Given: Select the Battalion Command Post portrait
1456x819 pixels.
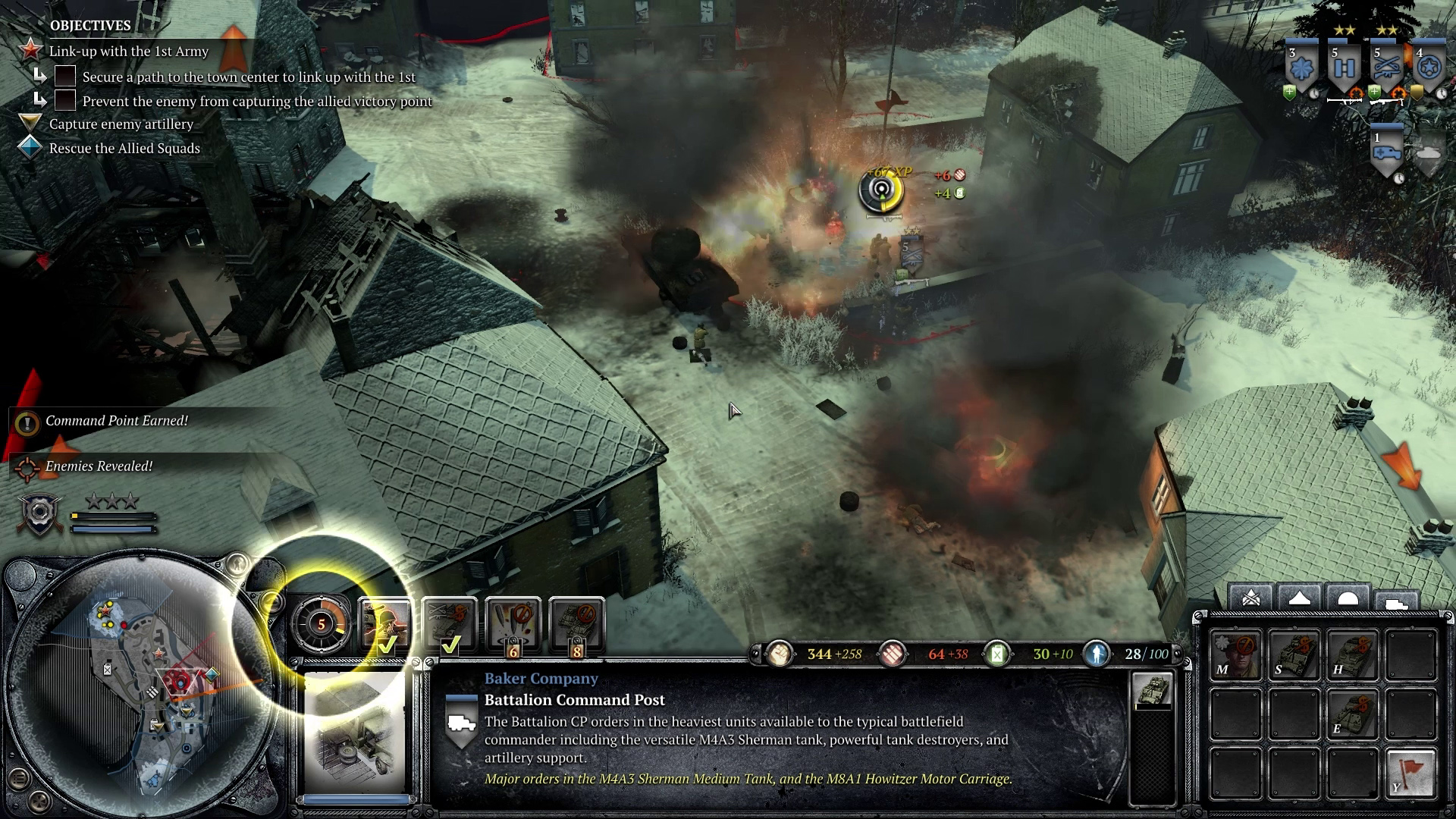Looking at the screenshot, I should click(x=354, y=733).
